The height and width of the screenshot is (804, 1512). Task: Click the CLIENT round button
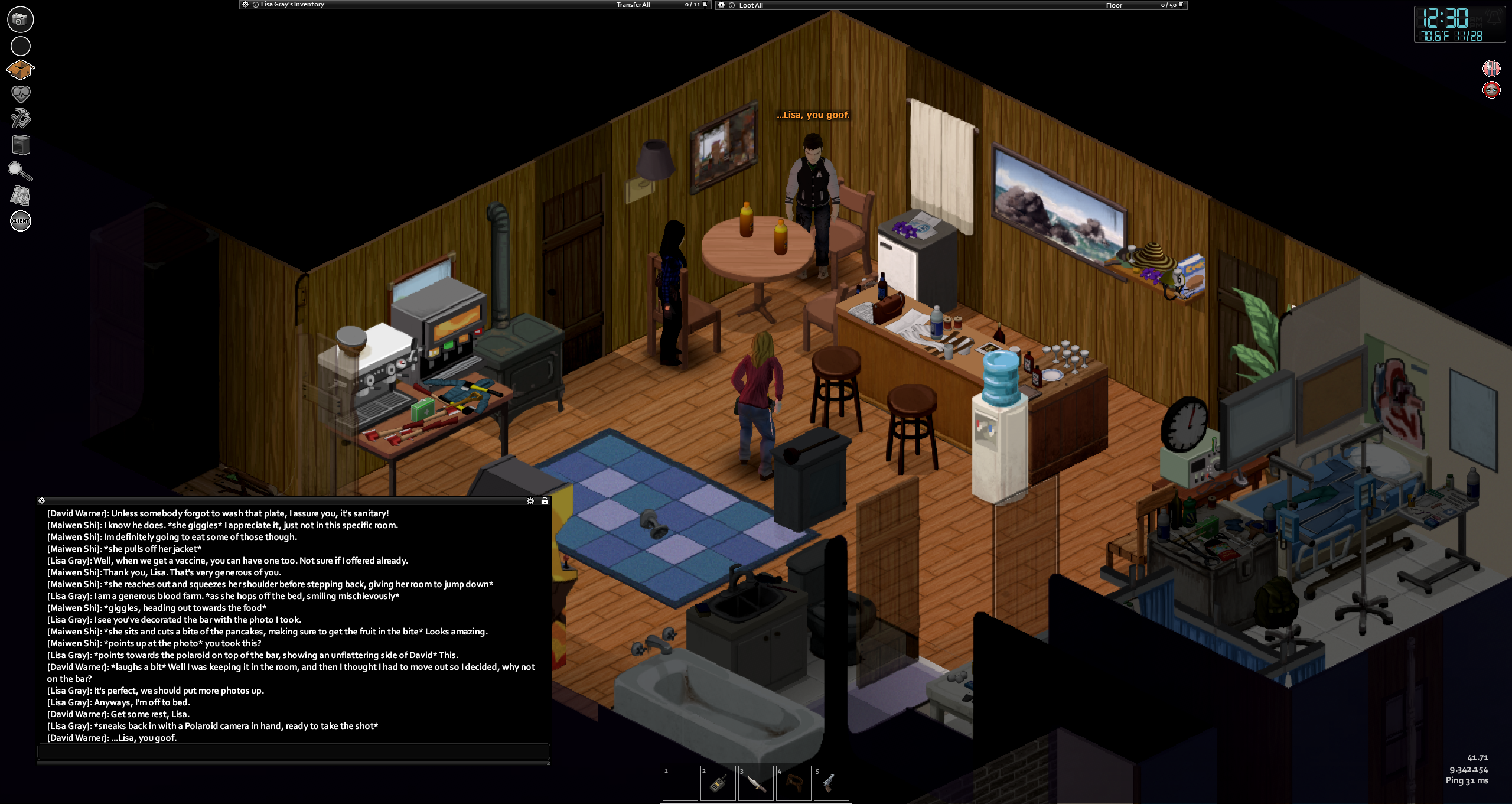coord(21,221)
